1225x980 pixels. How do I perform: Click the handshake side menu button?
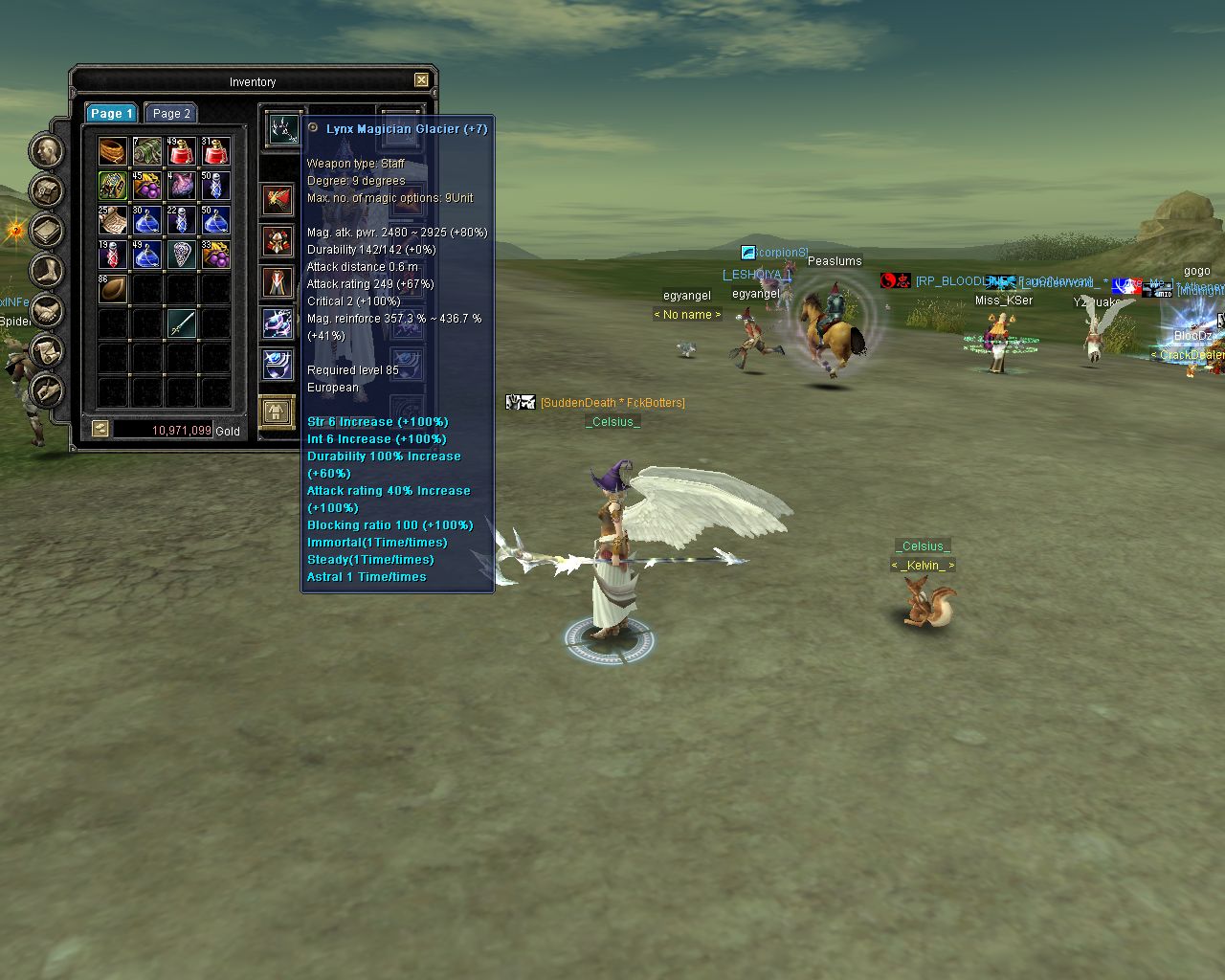[47, 310]
